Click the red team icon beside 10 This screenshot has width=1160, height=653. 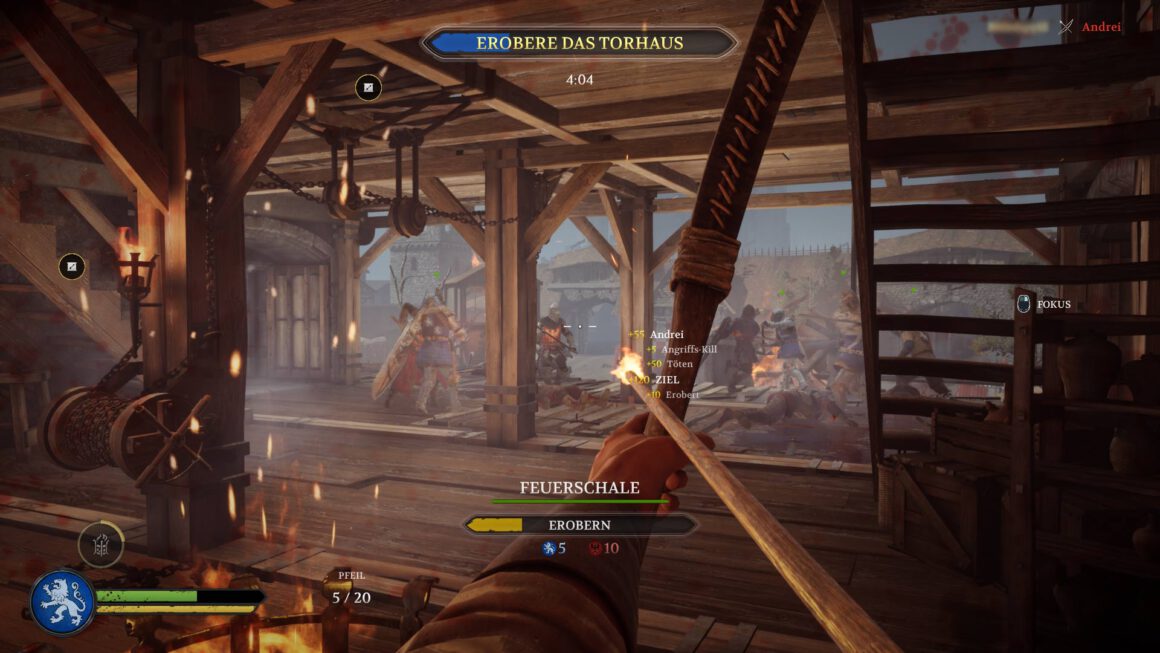pyautogui.click(x=595, y=548)
